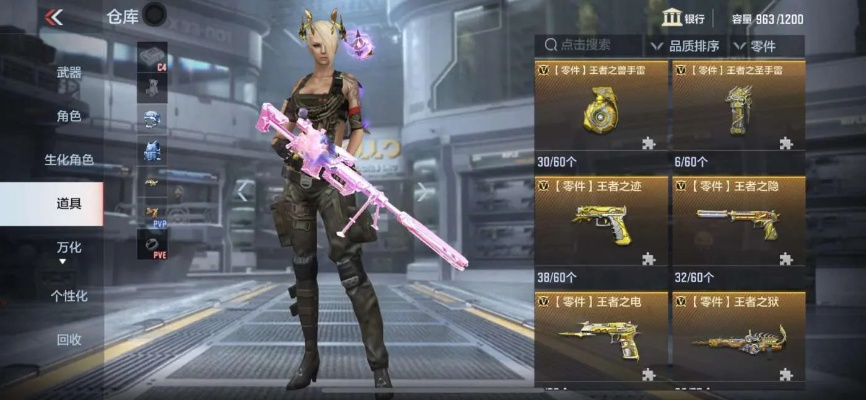Select the PVE equipment slot
This screenshot has height=400, width=866.
point(153,245)
